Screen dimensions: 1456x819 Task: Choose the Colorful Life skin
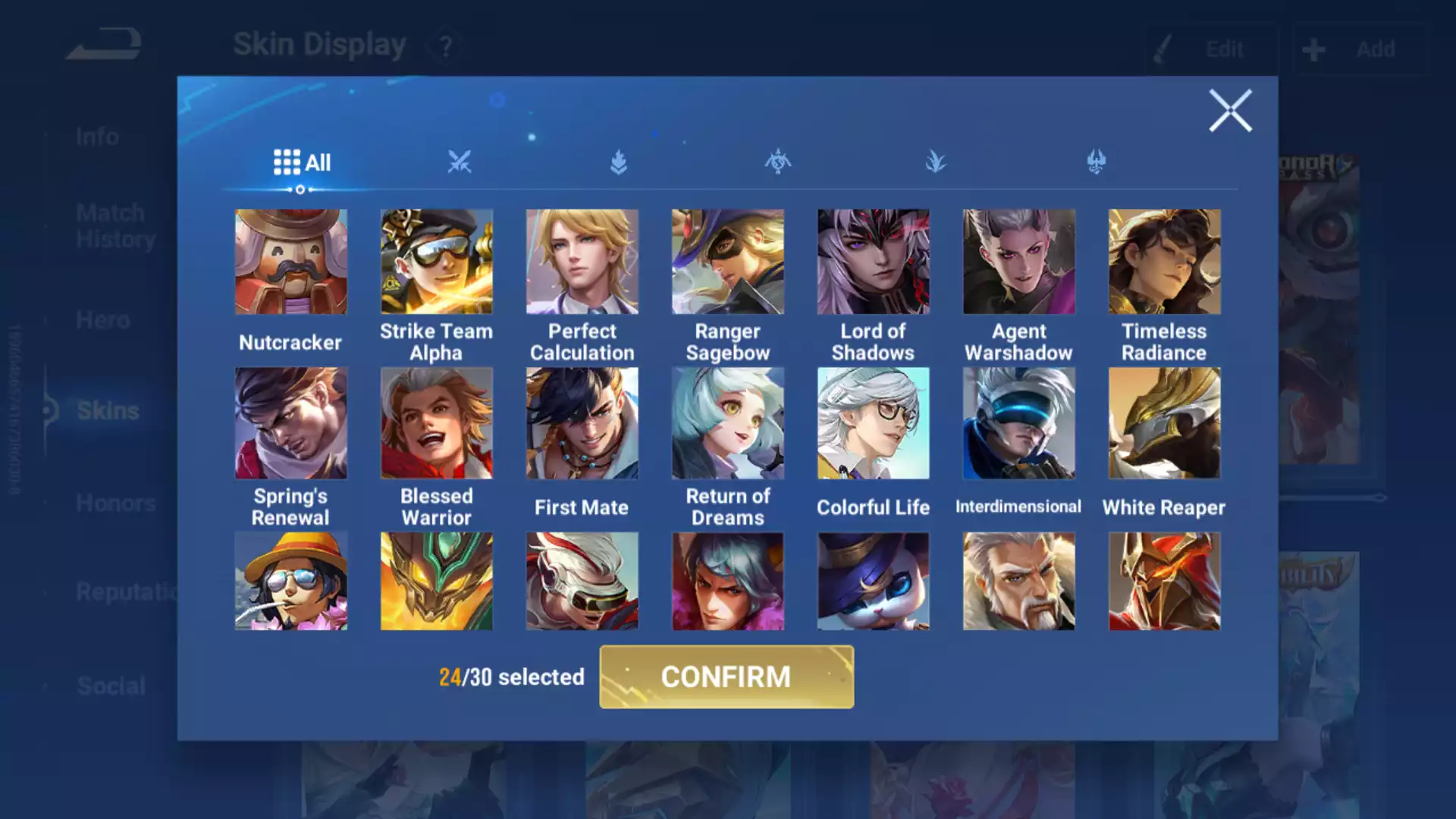pyautogui.click(x=874, y=423)
